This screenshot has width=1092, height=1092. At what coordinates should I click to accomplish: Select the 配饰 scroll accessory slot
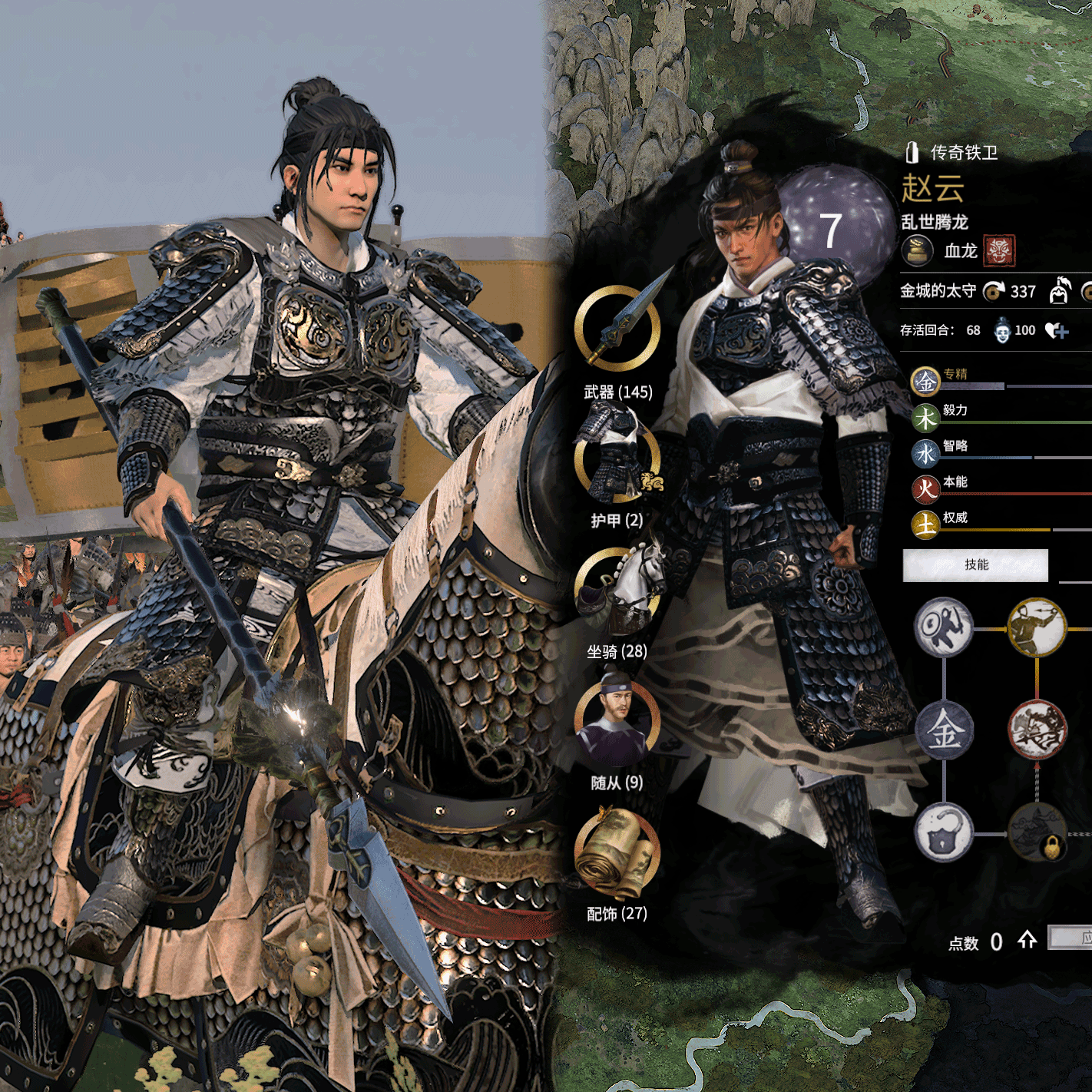(617, 851)
